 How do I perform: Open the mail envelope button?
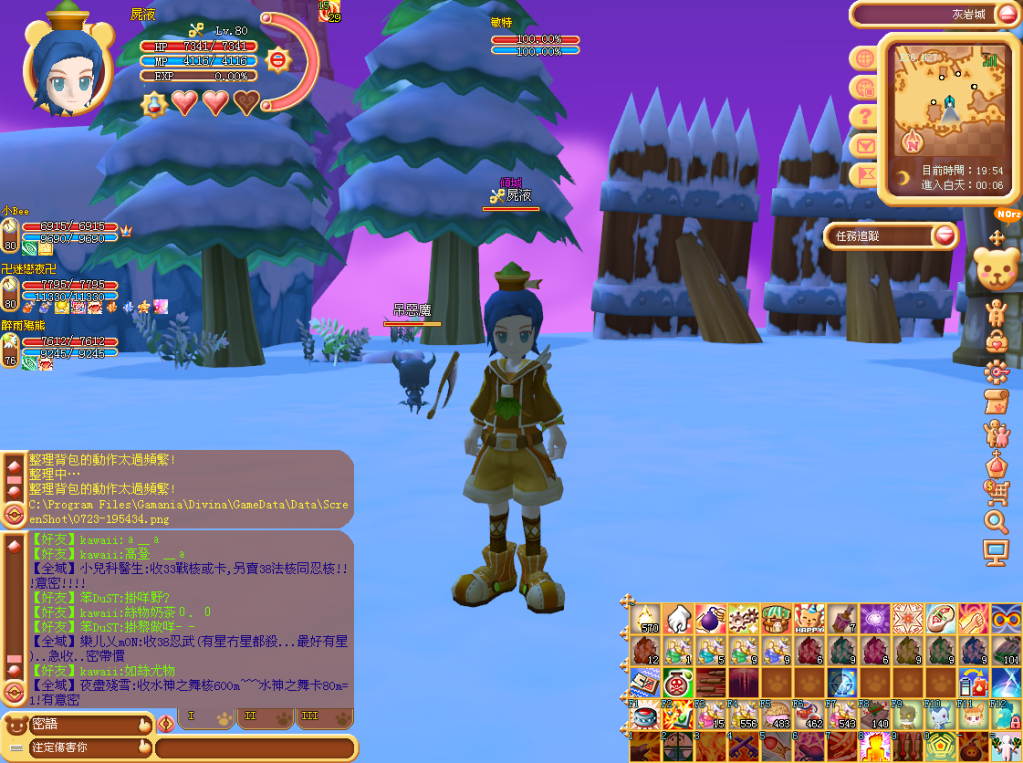click(x=863, y=146)
